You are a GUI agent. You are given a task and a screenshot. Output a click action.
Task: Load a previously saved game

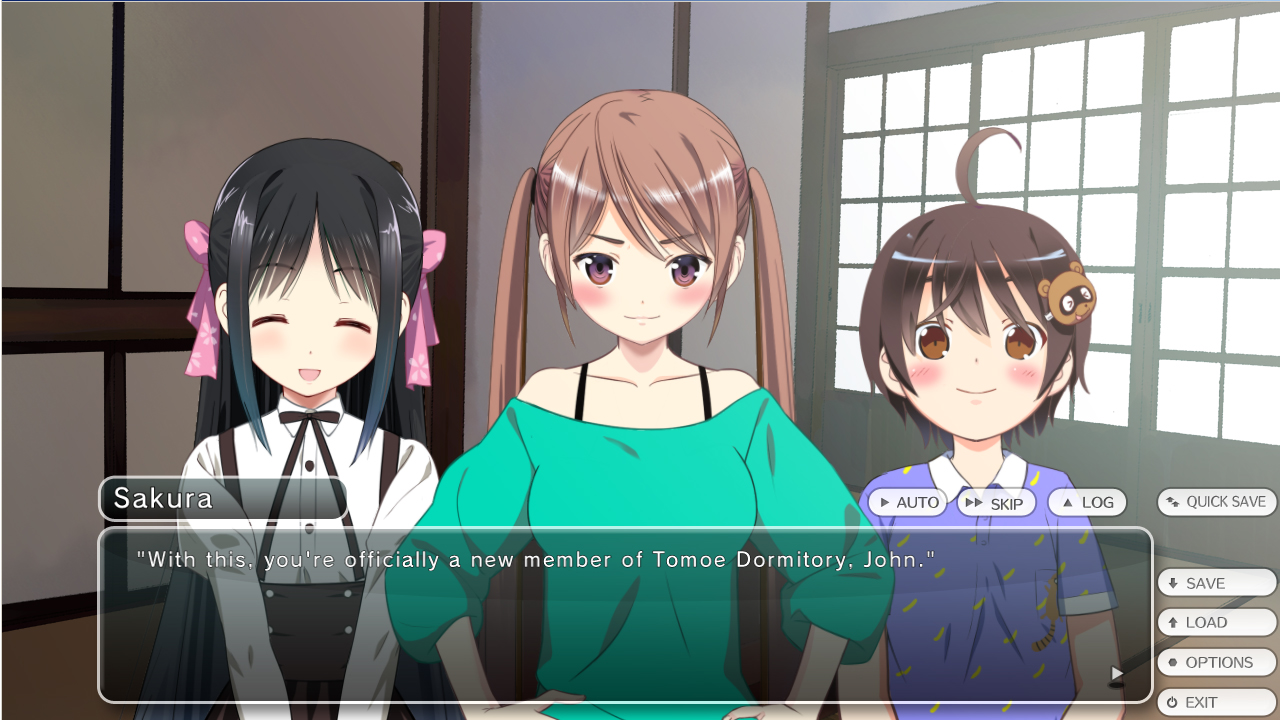pyautogui.click(x=1216, y=622)
